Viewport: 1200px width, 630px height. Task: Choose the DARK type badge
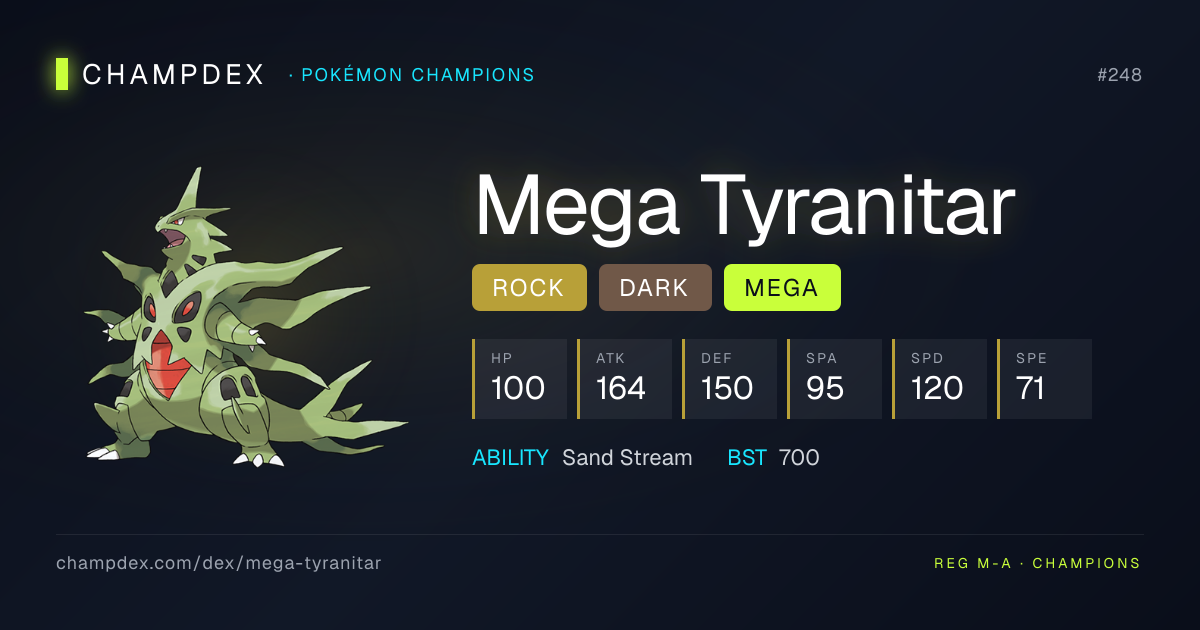click(x=655, y=288)
